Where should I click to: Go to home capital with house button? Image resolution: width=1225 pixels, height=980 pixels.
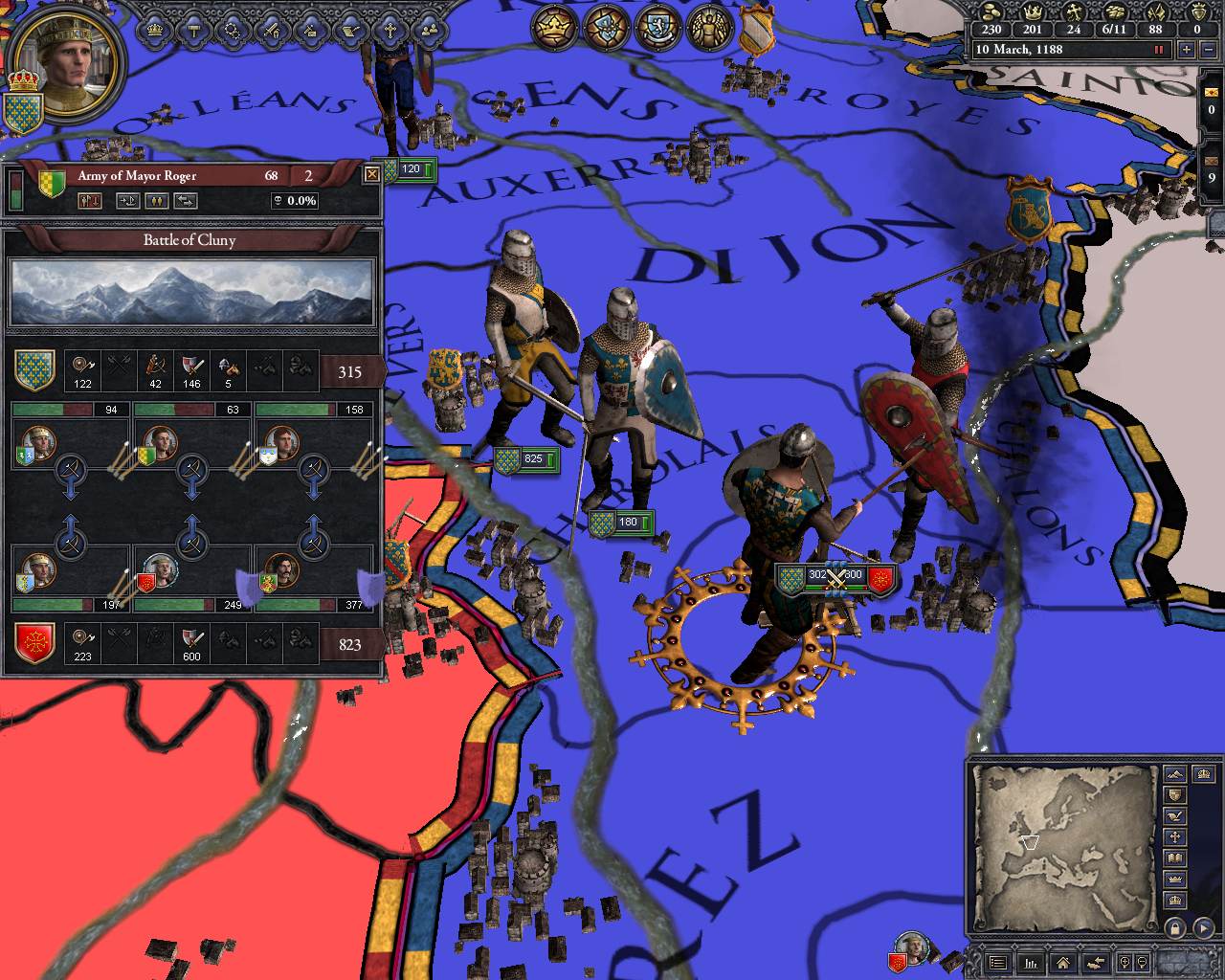tap(1061, 963)
